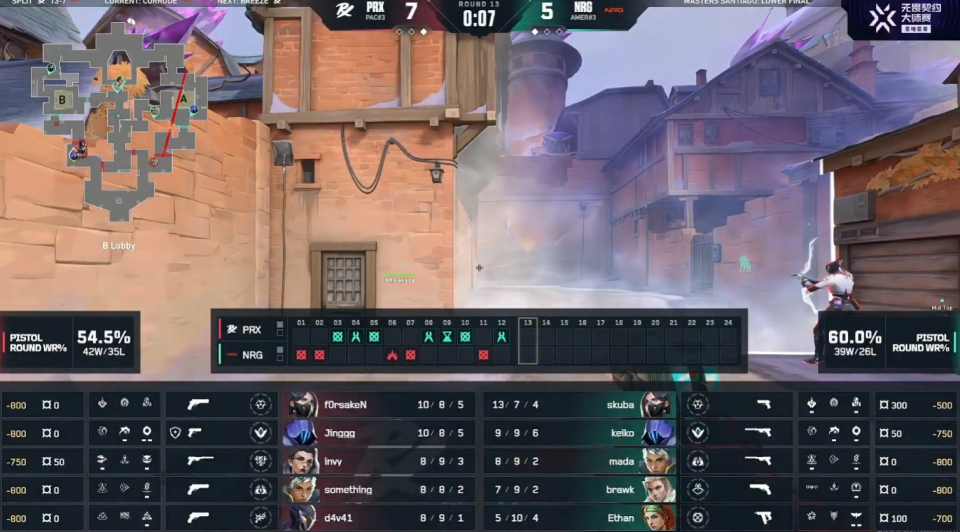Select Ethan's scoreboard row

tap(580, 518)
